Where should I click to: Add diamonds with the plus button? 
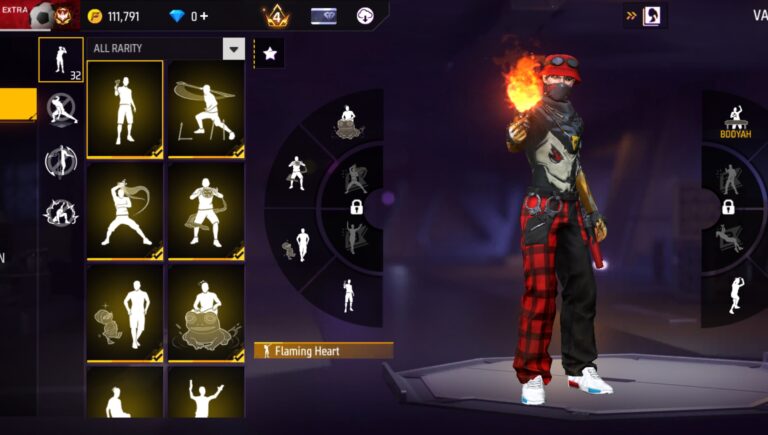[x=205, y=16]
